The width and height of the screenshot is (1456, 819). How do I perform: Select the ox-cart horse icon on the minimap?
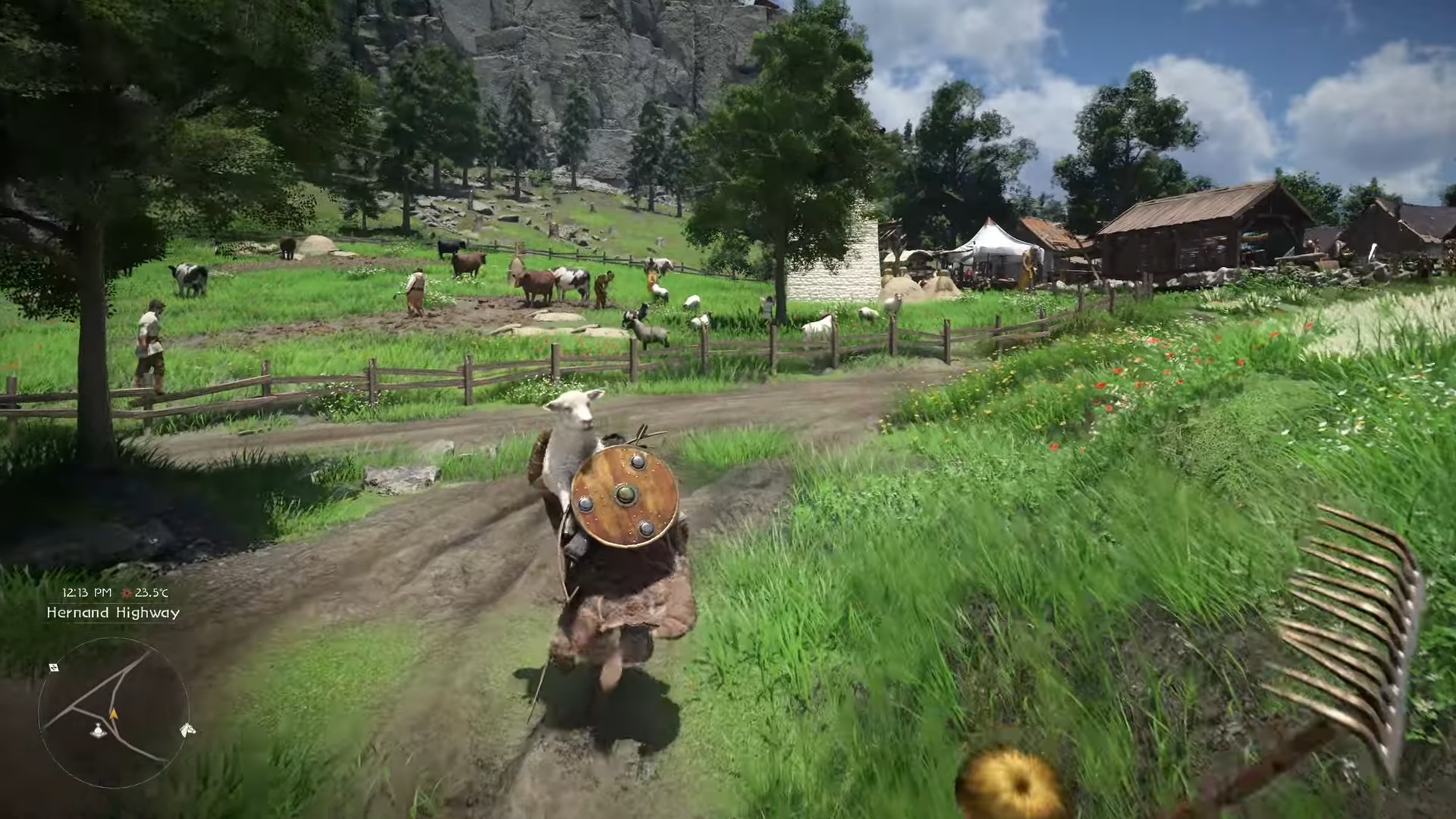187,730
